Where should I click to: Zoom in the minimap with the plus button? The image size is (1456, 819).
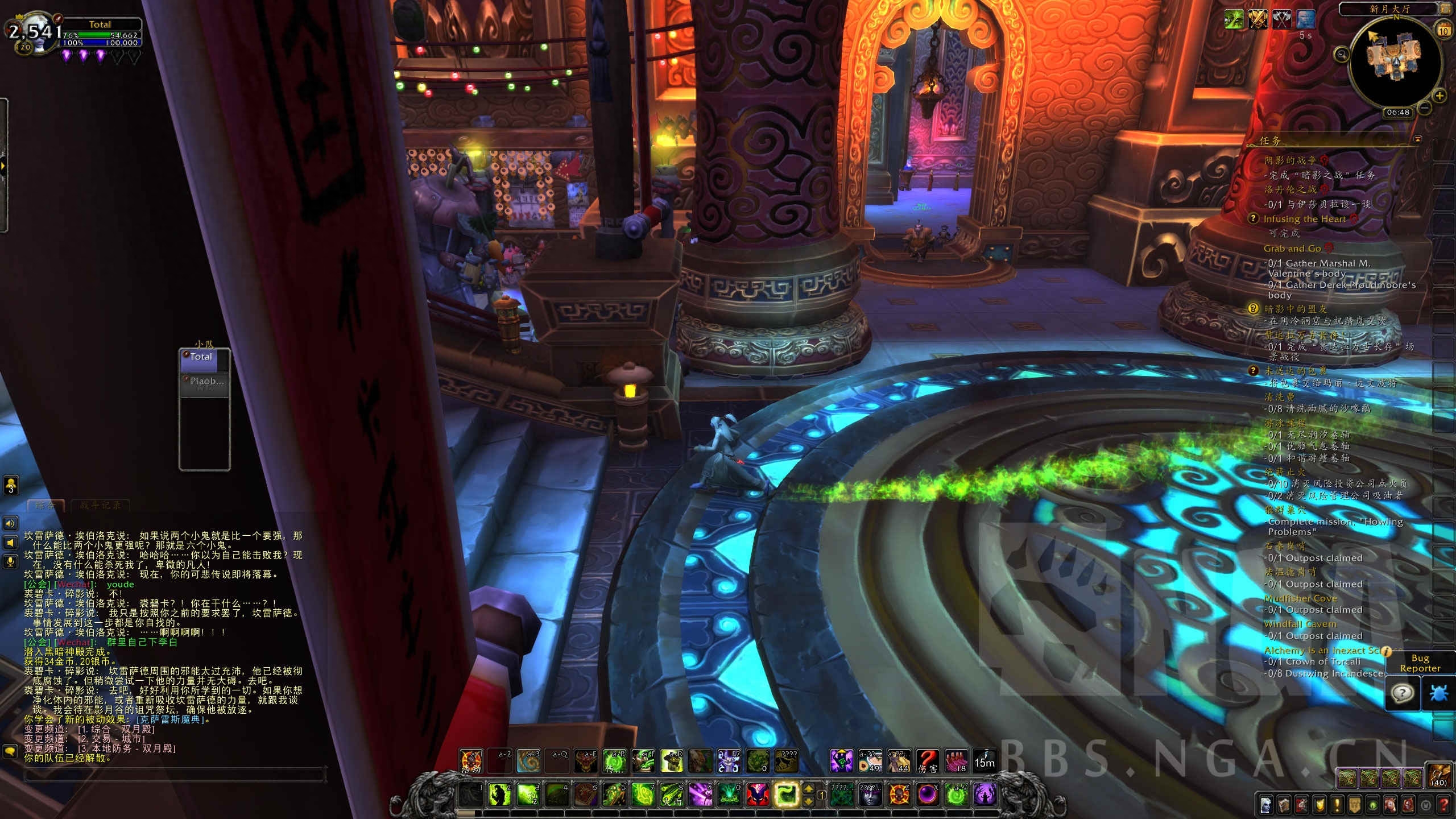[1439, 96]
